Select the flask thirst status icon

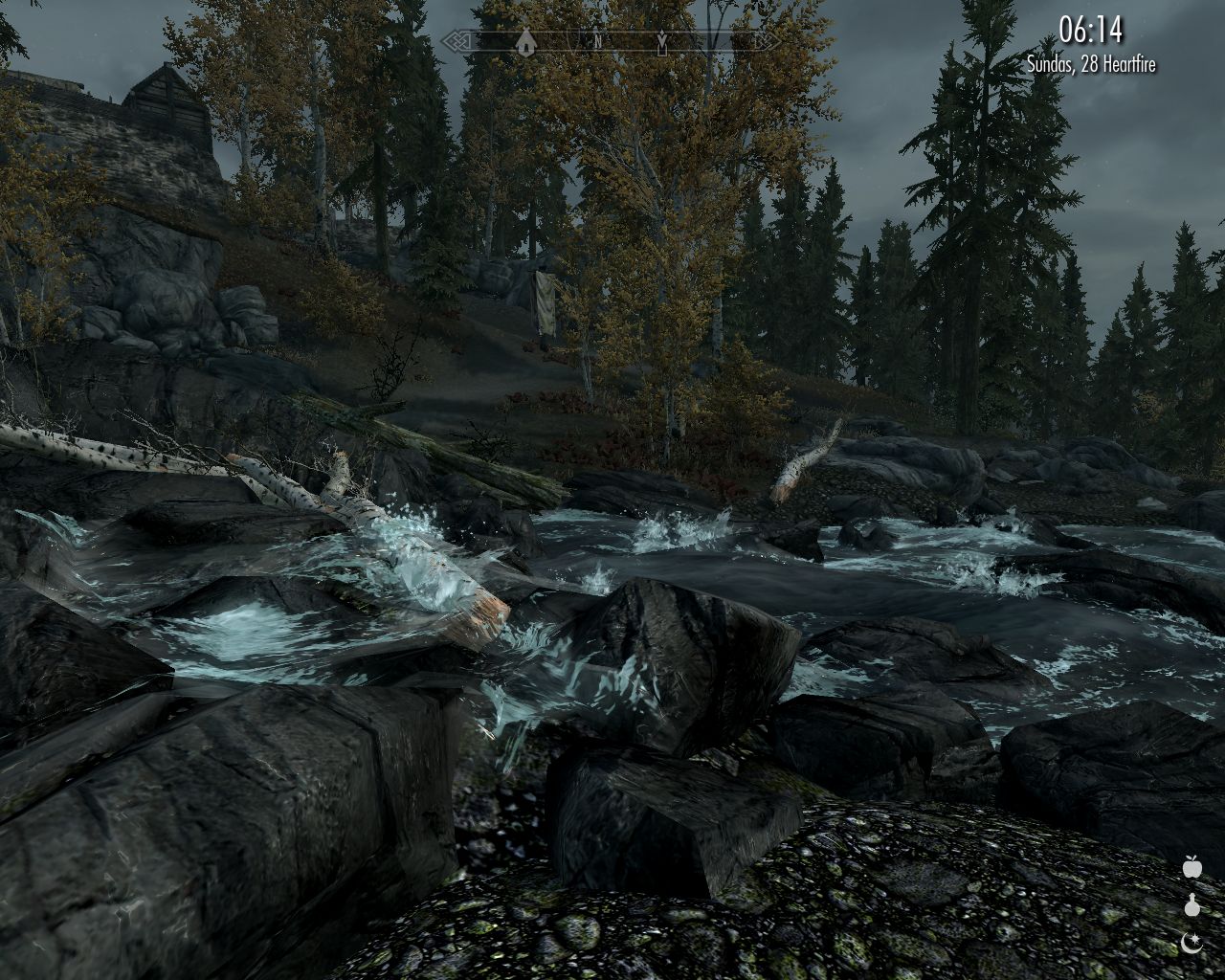click(1192, 904)
